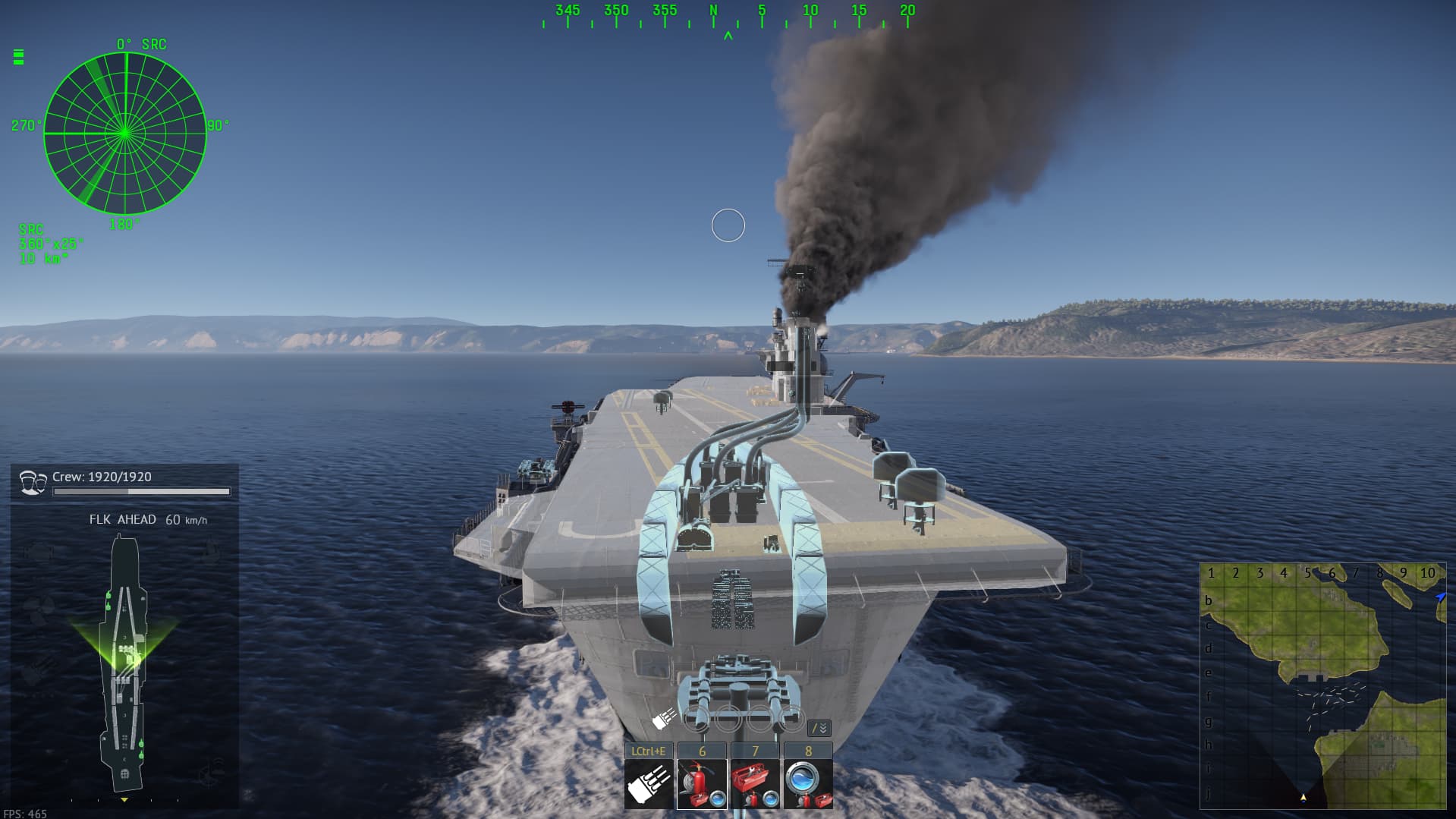Click the circular radar scope display
This screenshot has width=1456, height=819.
(125, 133)
